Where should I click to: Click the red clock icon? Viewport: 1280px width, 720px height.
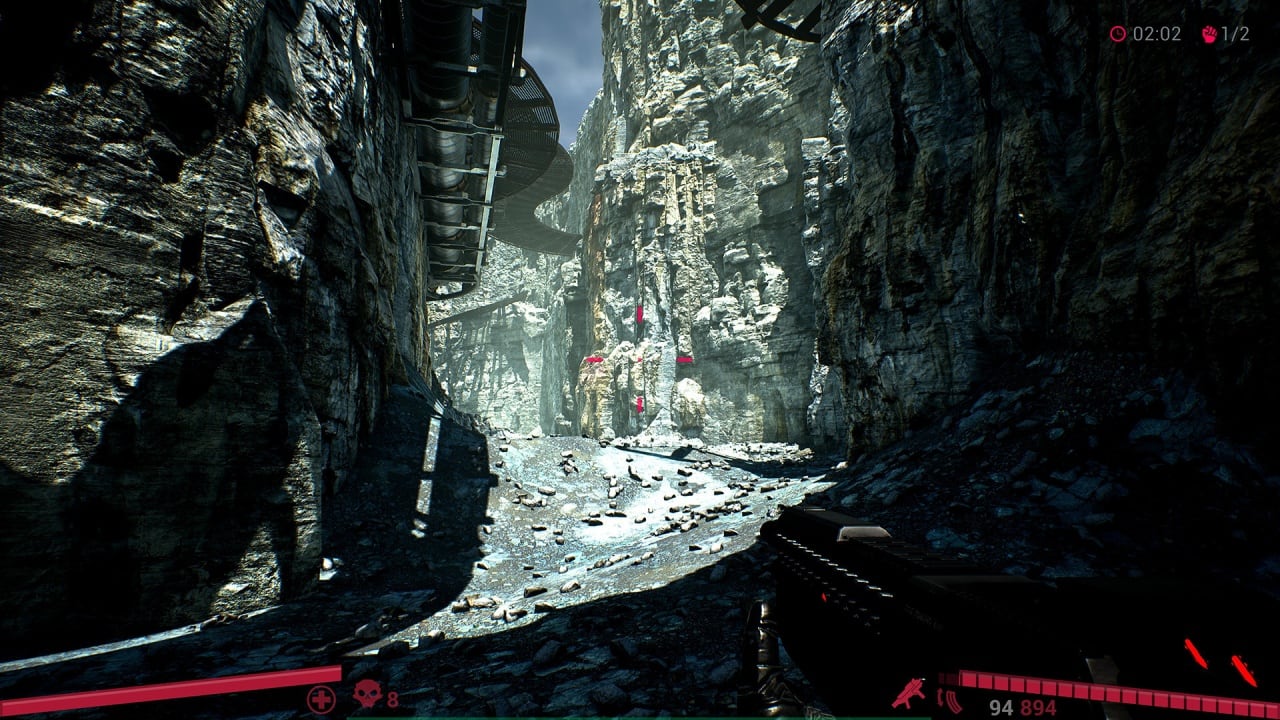tap(1118, 34)
